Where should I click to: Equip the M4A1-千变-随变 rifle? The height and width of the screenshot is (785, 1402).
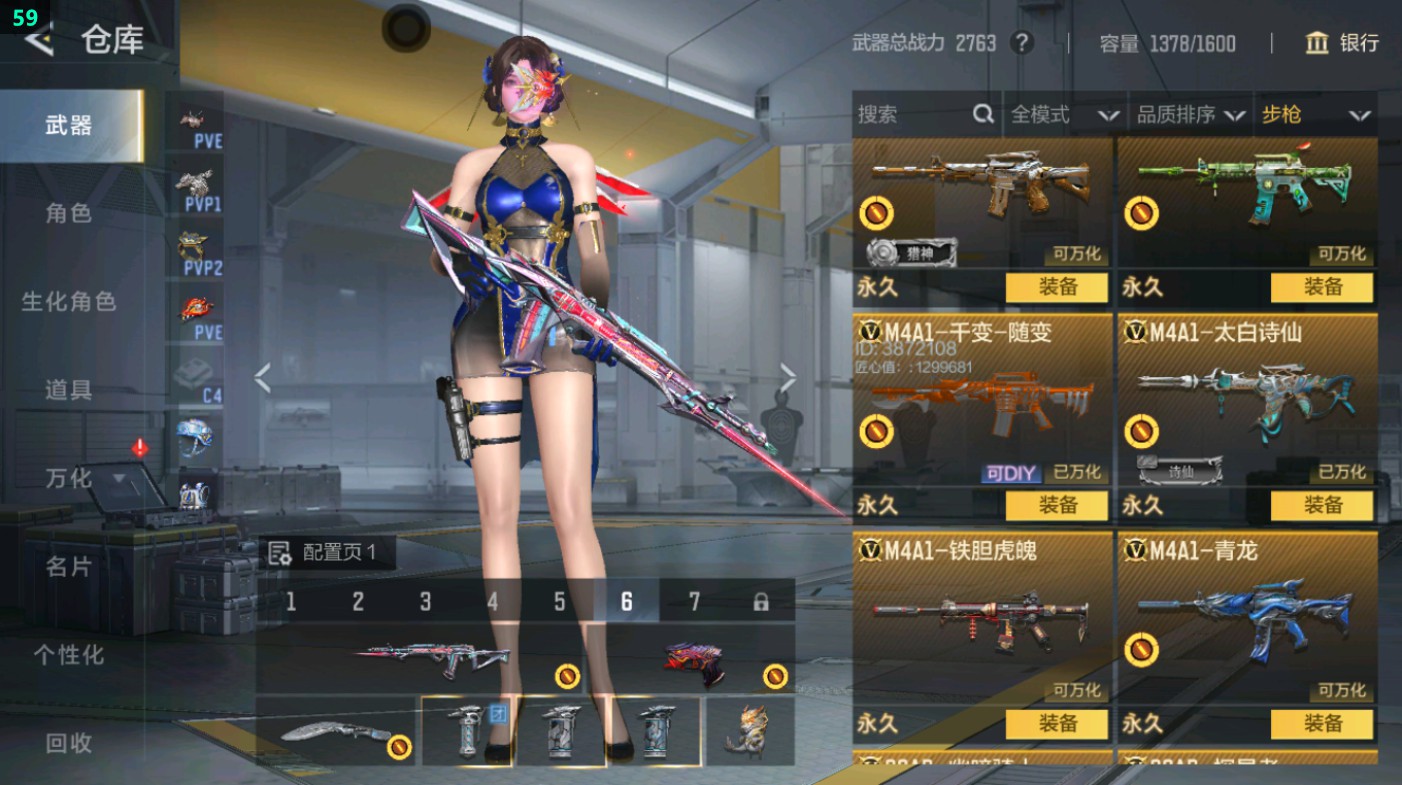(1056, 506)
